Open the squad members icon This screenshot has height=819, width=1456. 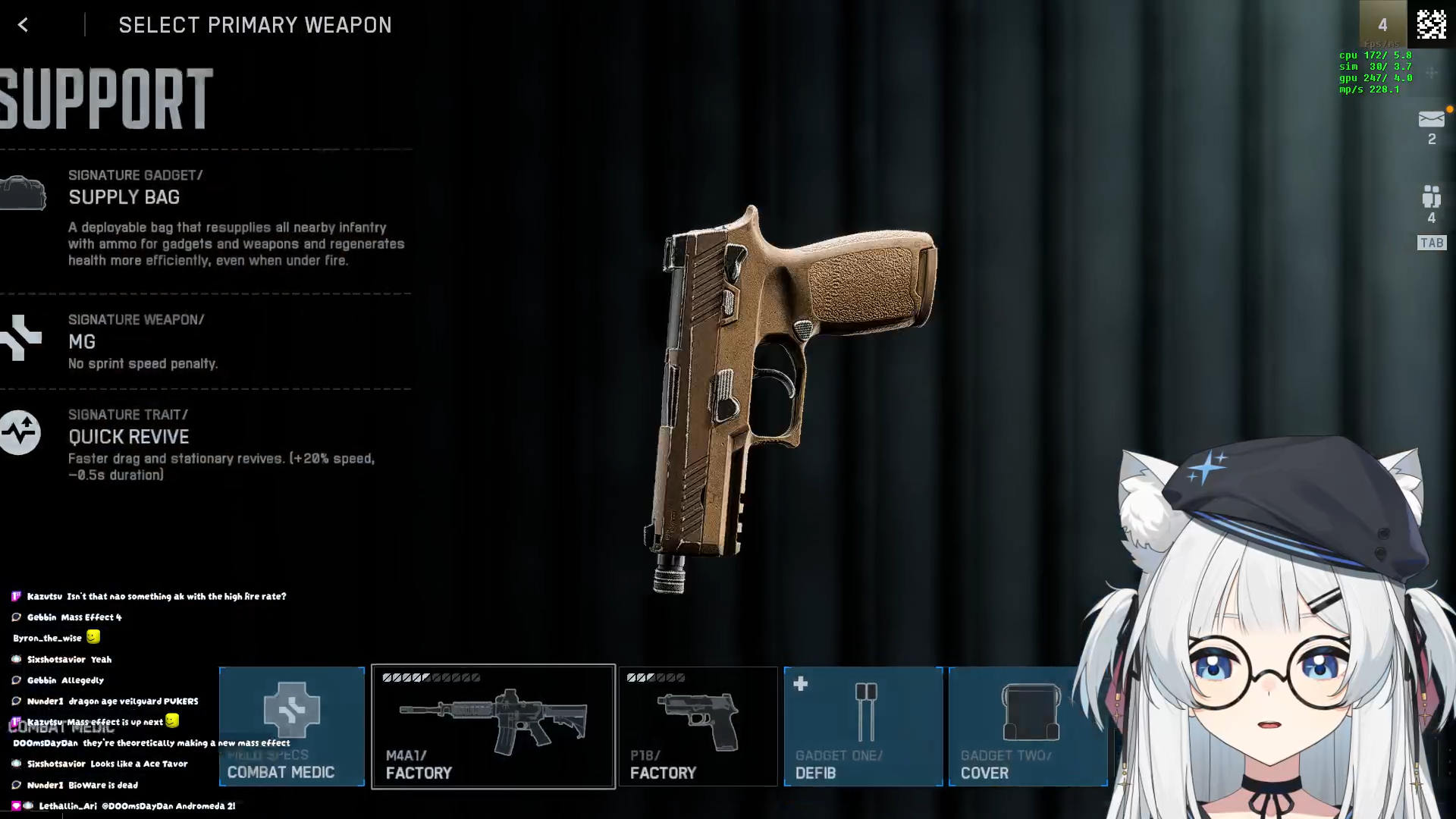pos(1431,198)
